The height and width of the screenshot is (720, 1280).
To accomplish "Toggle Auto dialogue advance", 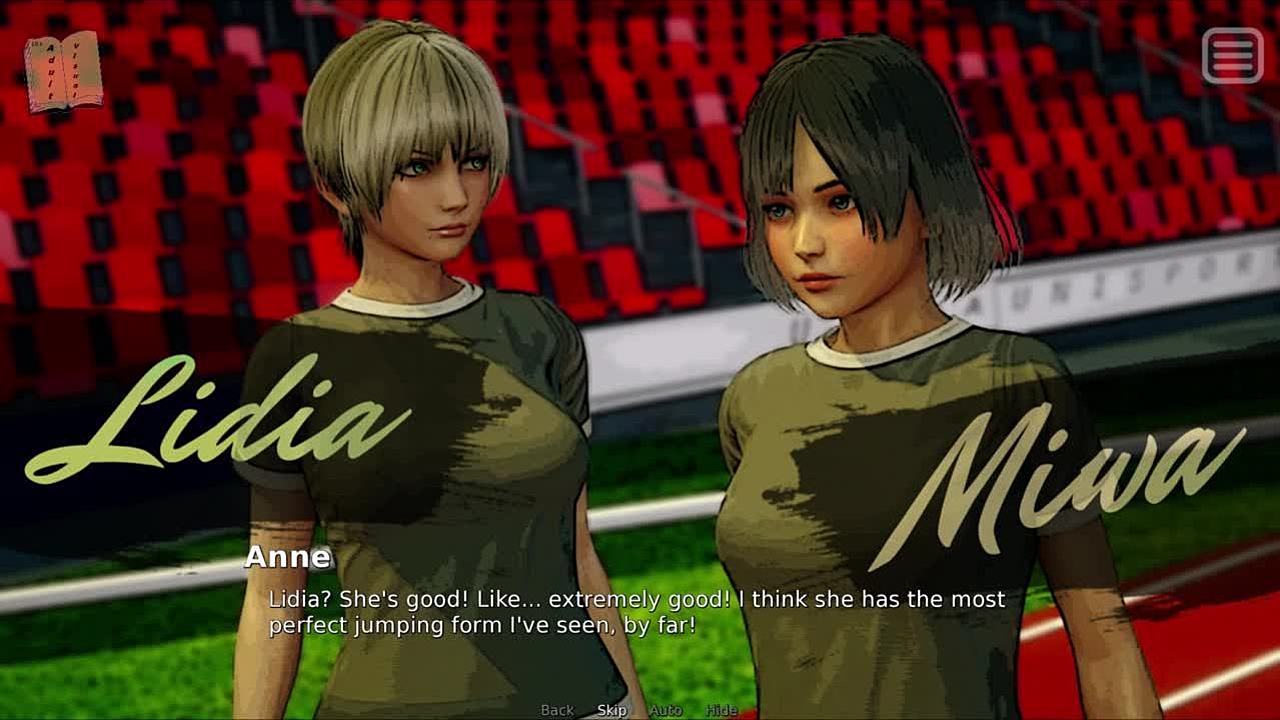I will 665,710.
